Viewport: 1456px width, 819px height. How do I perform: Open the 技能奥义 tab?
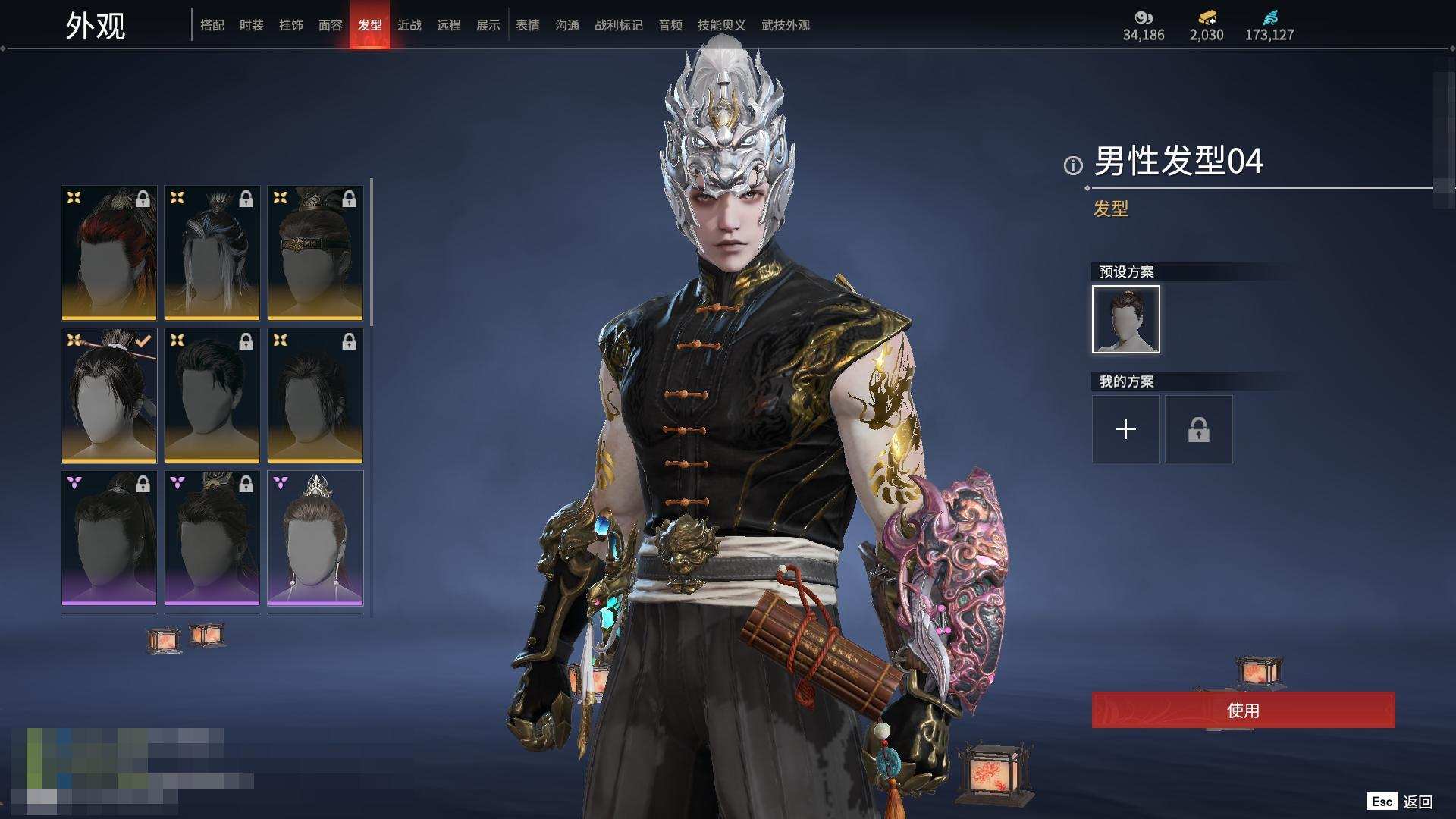pos(722,25)
